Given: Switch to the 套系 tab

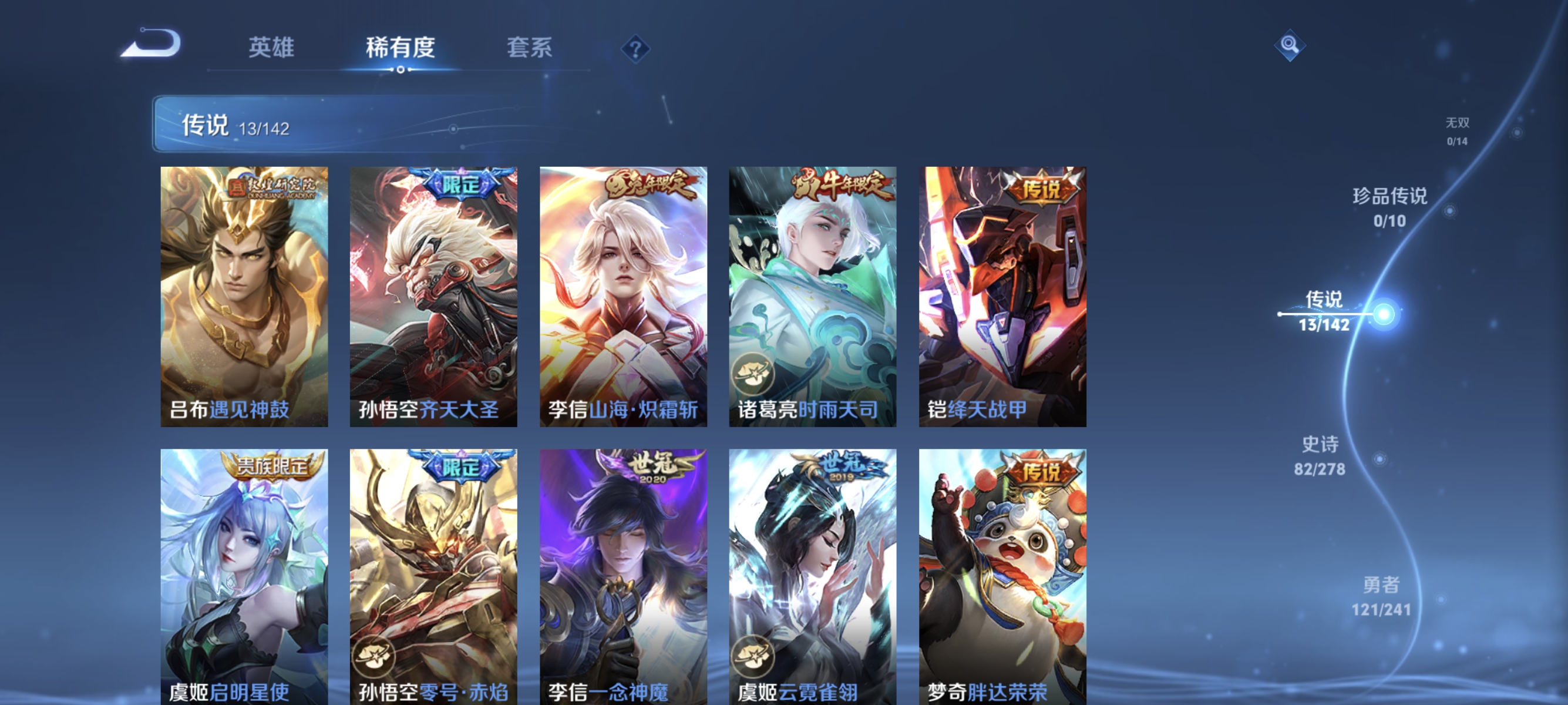Looking at the screenshot, I should pos(530,49).
